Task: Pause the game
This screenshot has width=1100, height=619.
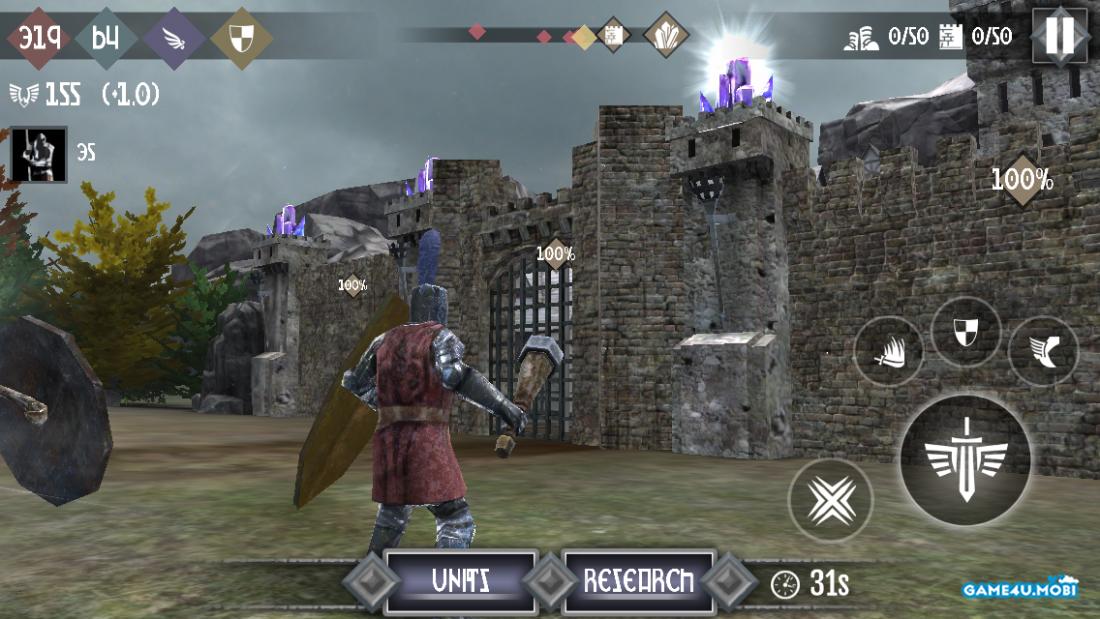Action: [1059, 36]
